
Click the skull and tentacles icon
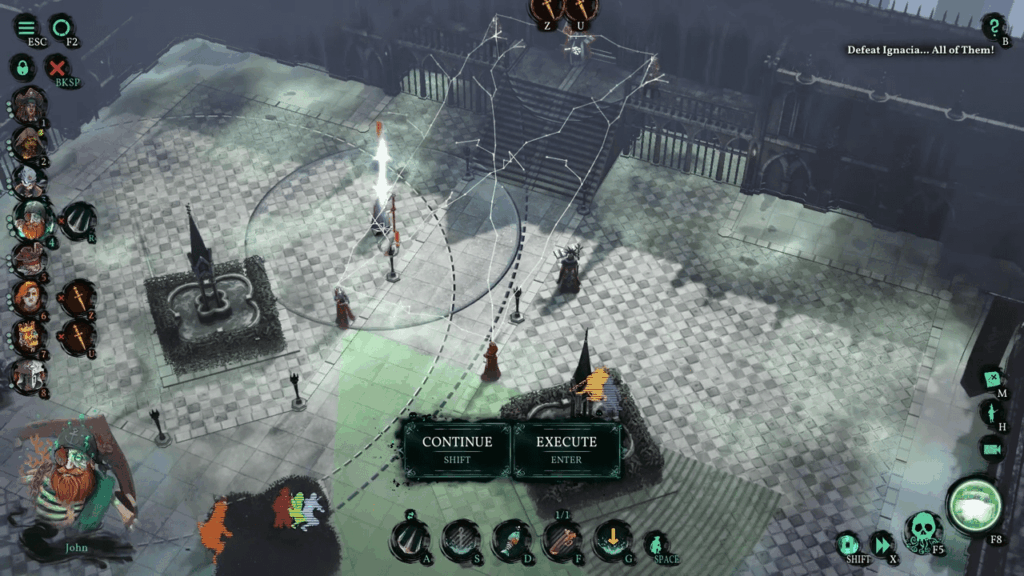click(920, 529)
